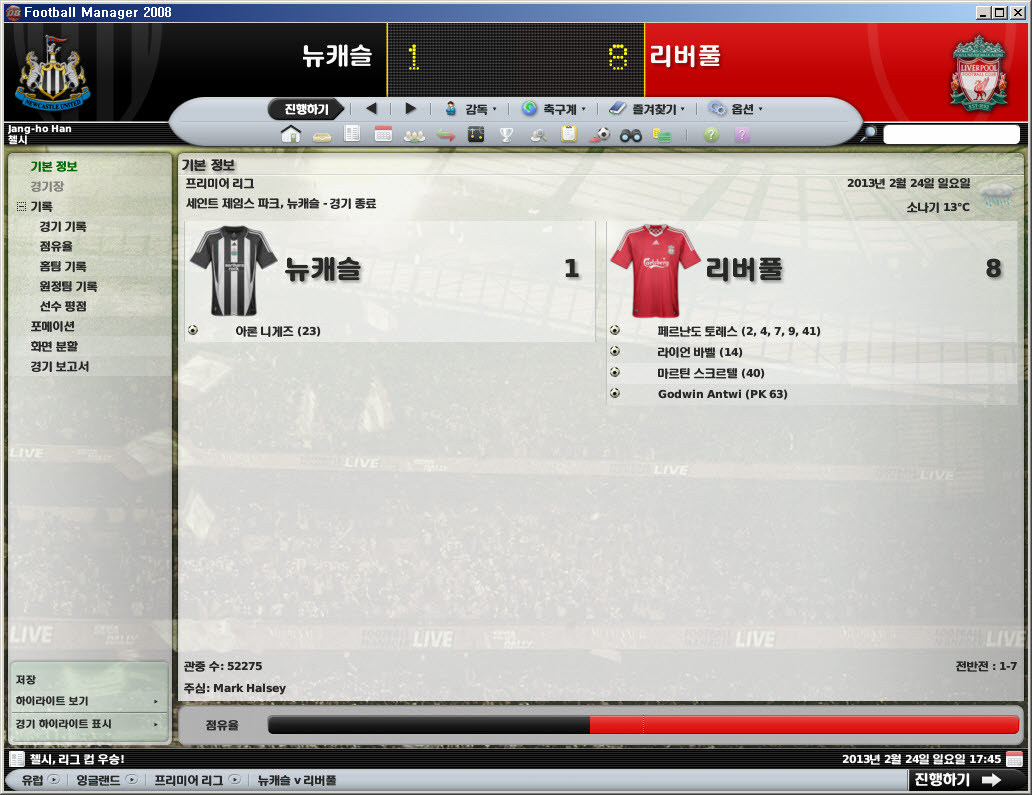Select 점유율 possession in the sidebar
Viewport: 1032px width, 795px height.
56,246
